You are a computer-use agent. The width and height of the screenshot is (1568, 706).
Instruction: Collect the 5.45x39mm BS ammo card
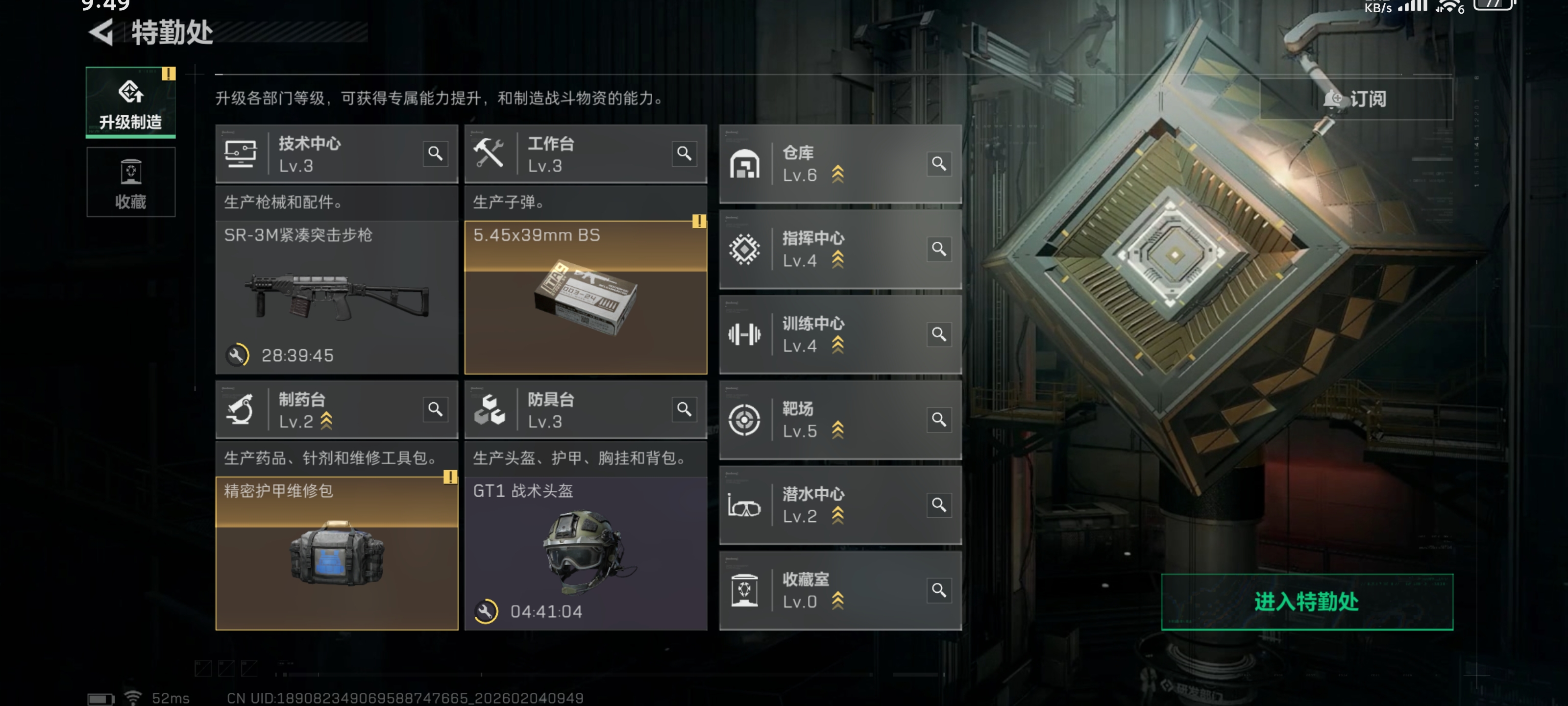coord(585,297)
